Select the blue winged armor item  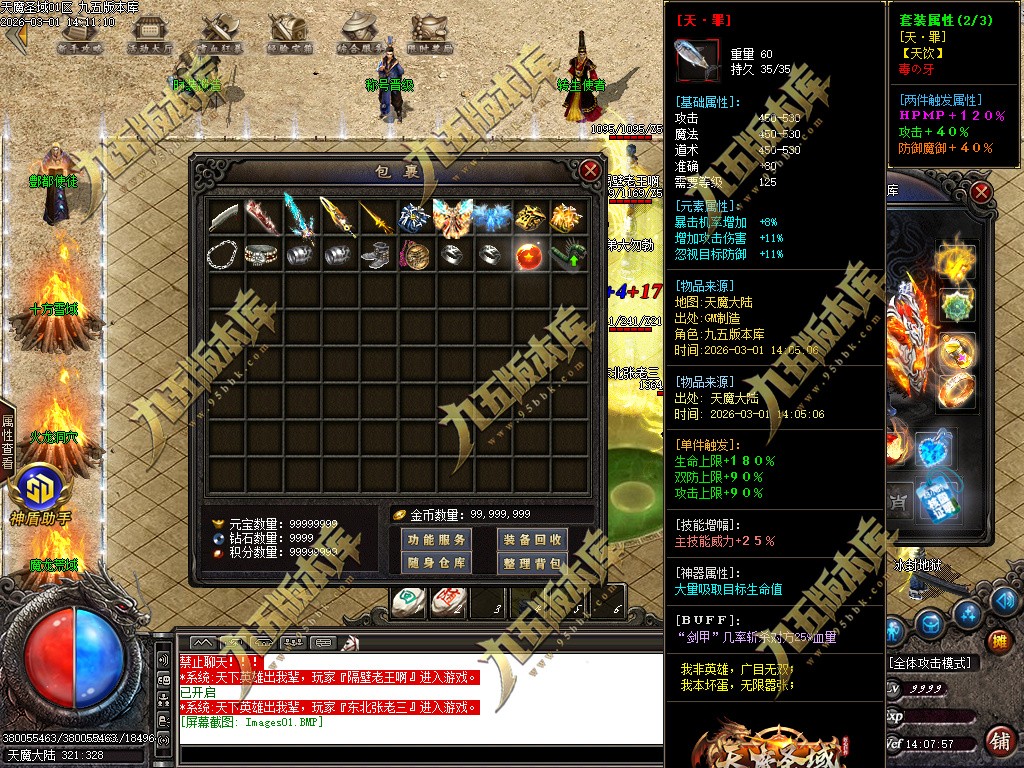pyautogui.click(x=492, y=217)
